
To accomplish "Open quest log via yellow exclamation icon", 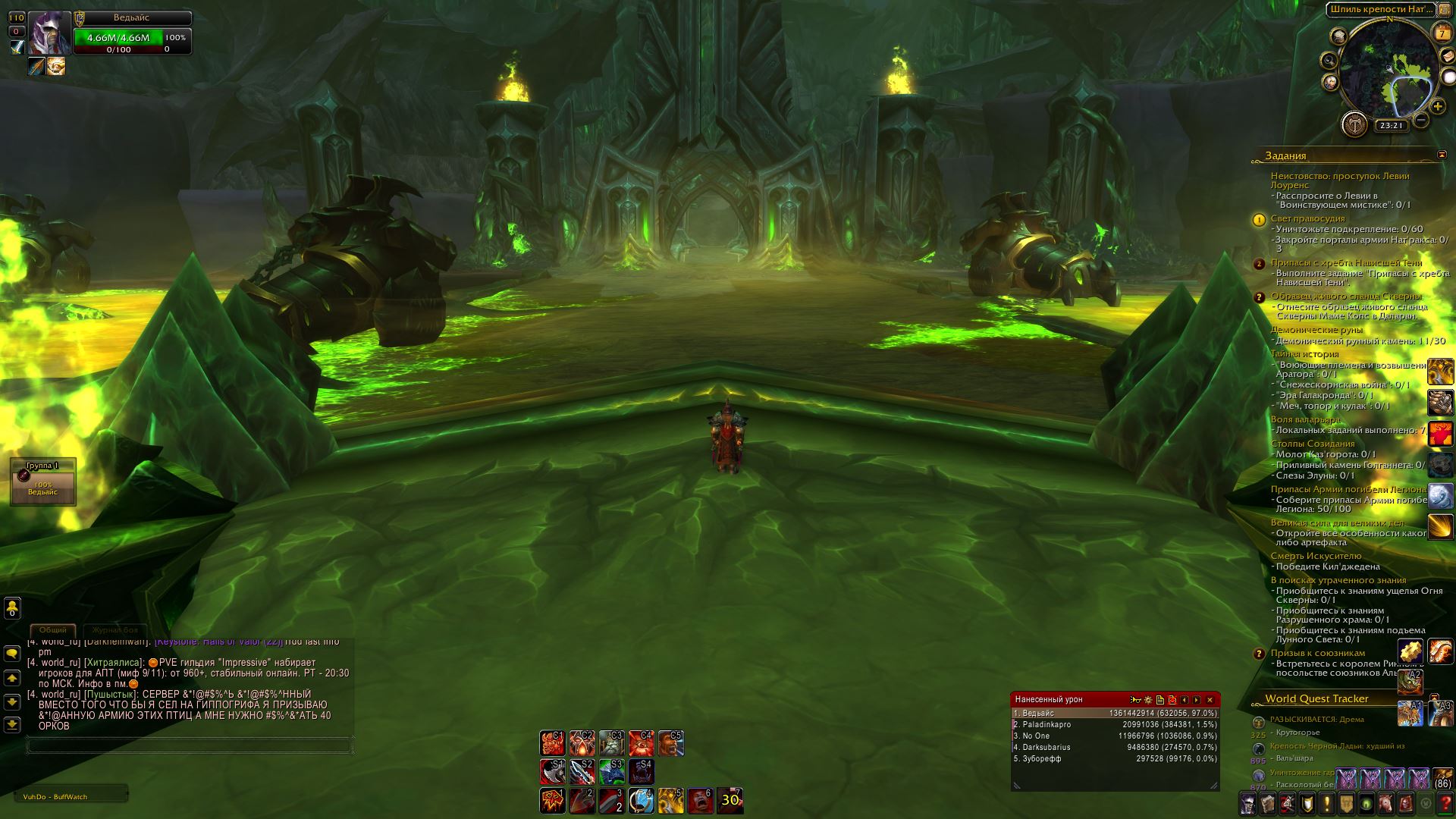I will (x=1327, y=803).
